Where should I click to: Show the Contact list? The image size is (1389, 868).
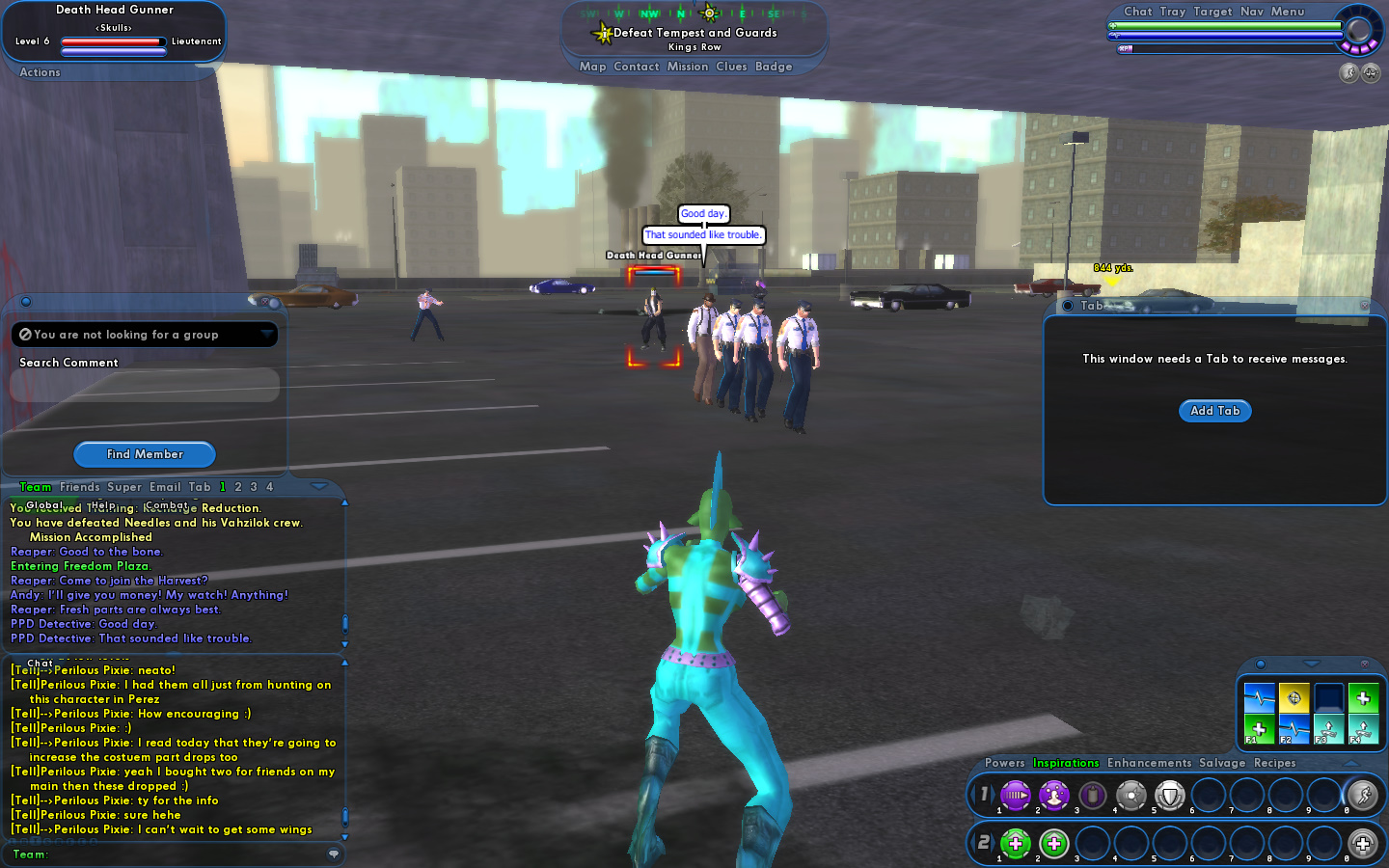[636, 67]
